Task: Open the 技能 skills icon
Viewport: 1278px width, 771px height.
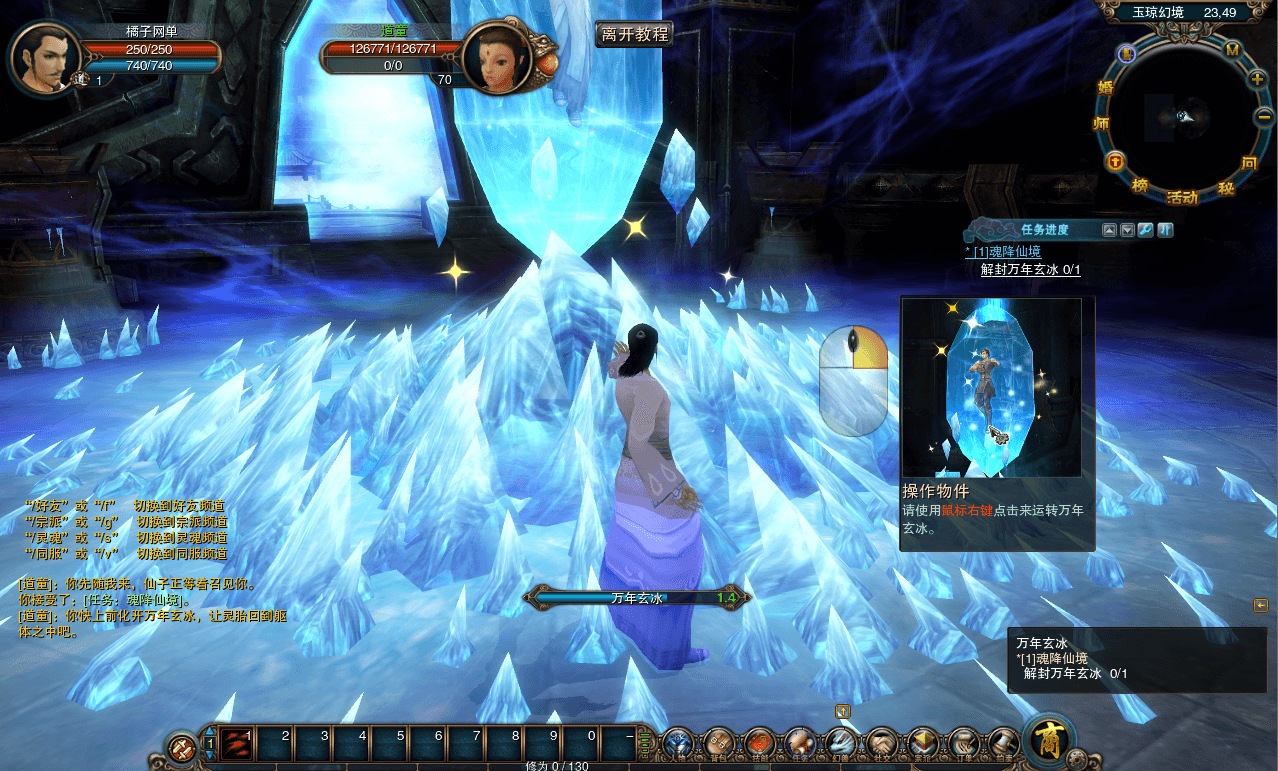Action: click(760, 743)
